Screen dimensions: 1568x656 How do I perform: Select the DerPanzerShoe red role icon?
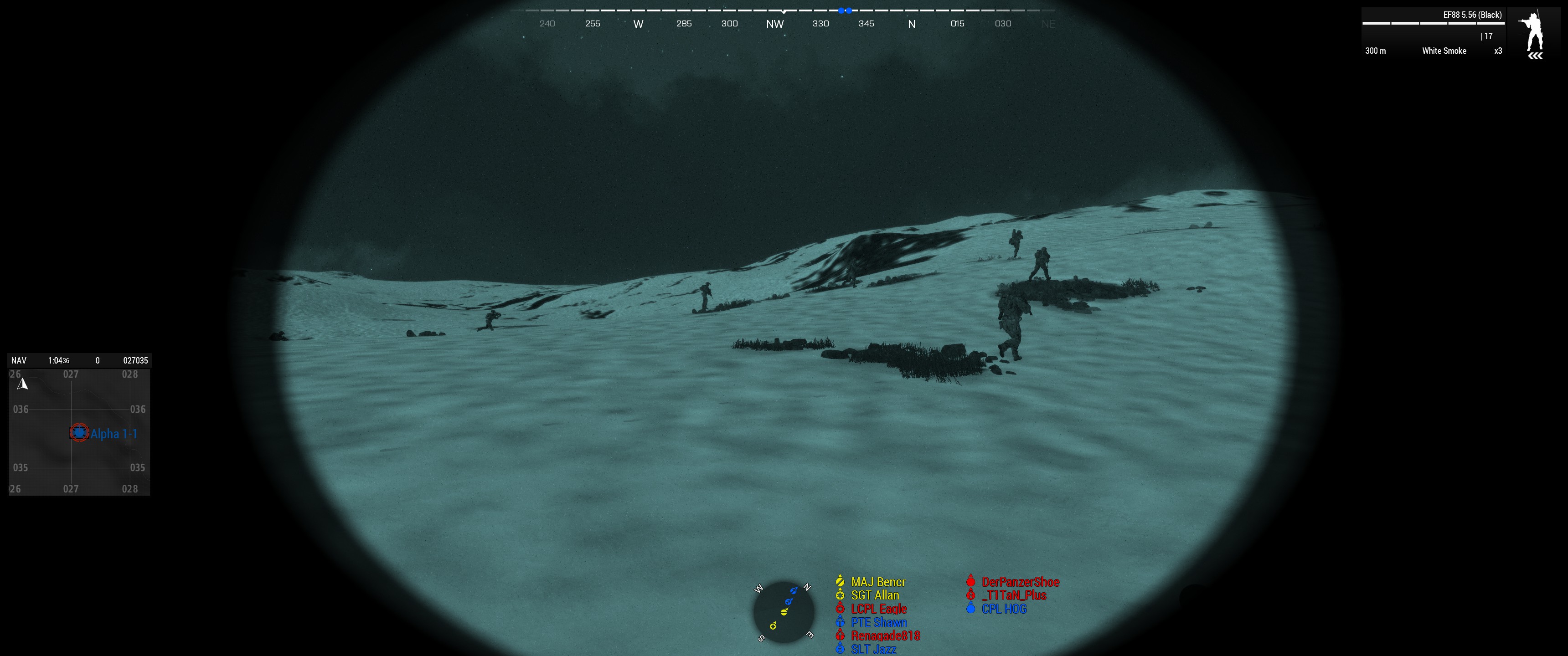point(970,581)
